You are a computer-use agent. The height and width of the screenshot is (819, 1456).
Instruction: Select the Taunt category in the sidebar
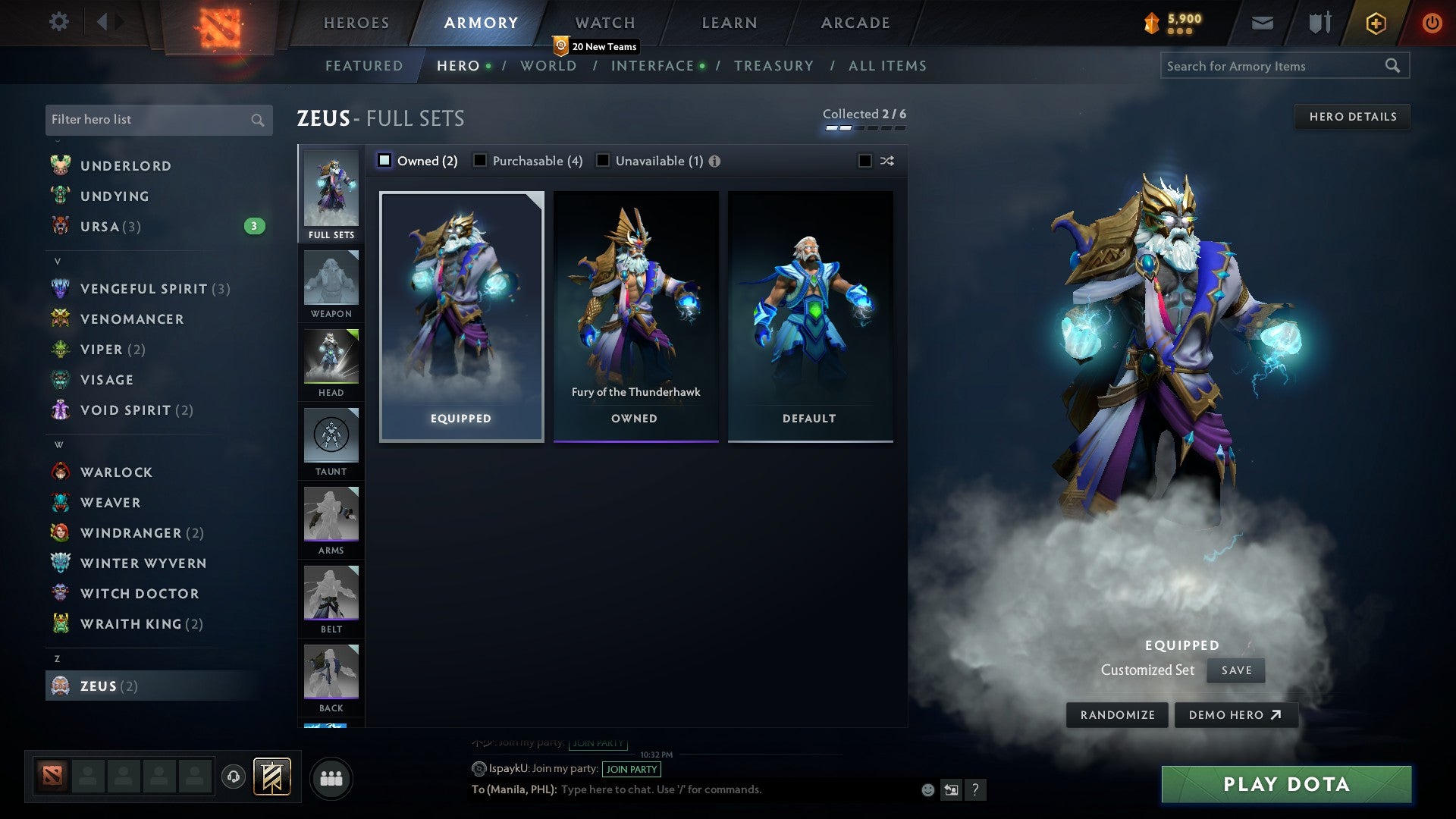pyautogui.click(x=331, y=442)
